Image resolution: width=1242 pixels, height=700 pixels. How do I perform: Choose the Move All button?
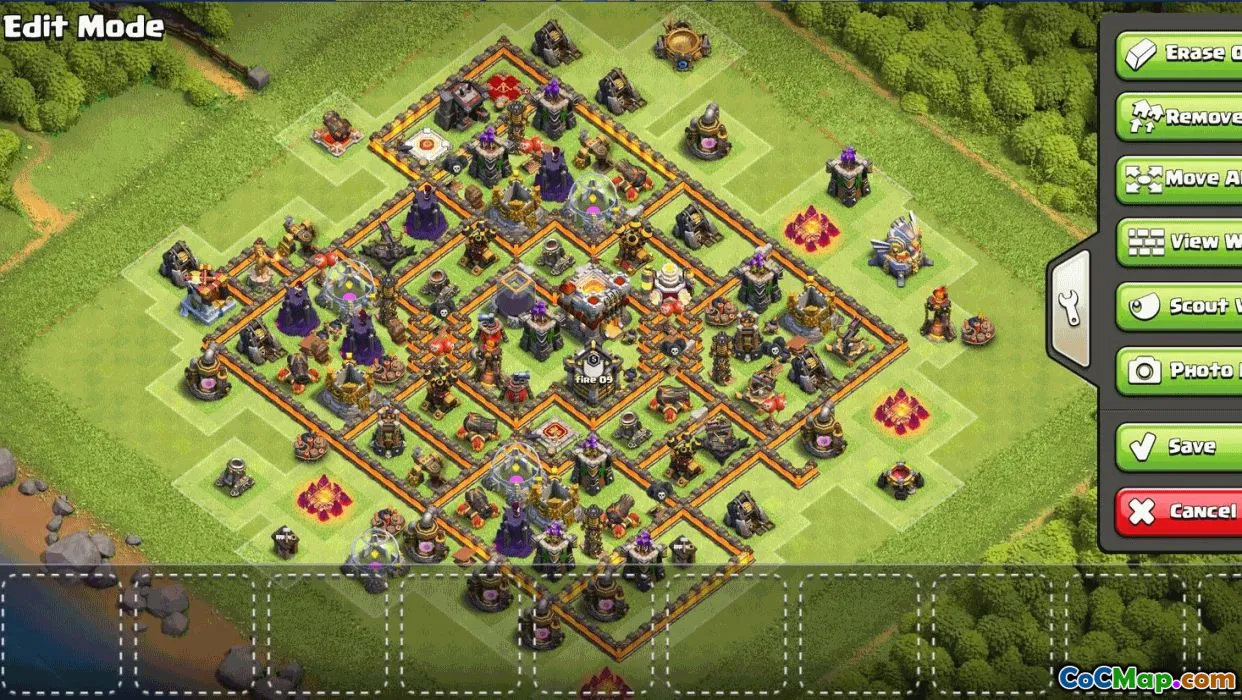tap(1180, 180)
